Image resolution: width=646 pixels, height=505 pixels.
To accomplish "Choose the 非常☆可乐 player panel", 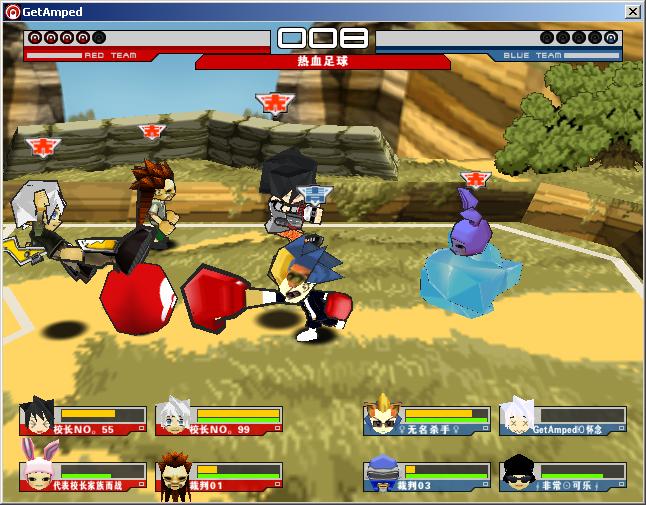I will coord(563,475).
